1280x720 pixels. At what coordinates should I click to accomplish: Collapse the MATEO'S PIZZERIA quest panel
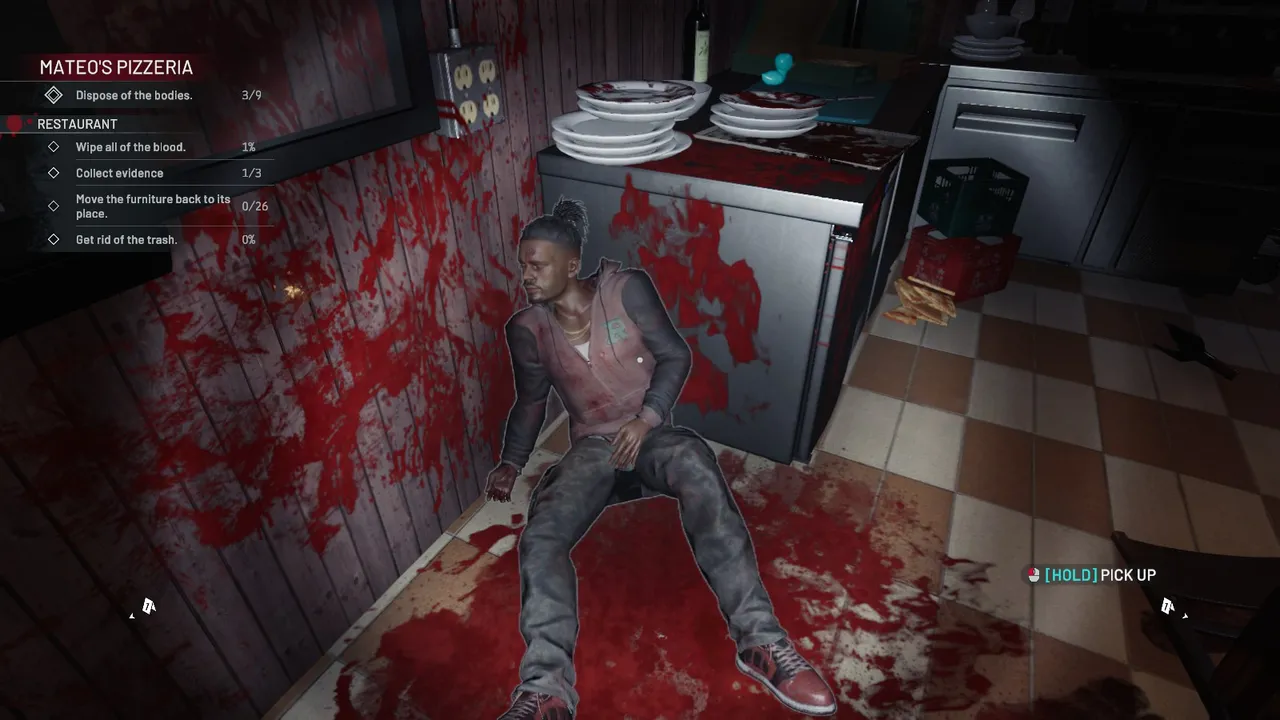tap(115, 67)
